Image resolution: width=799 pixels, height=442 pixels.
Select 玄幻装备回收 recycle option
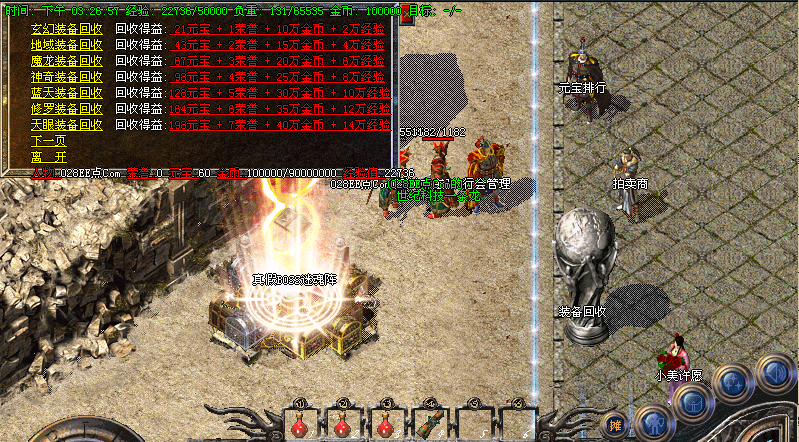click(x=66, y=29)
